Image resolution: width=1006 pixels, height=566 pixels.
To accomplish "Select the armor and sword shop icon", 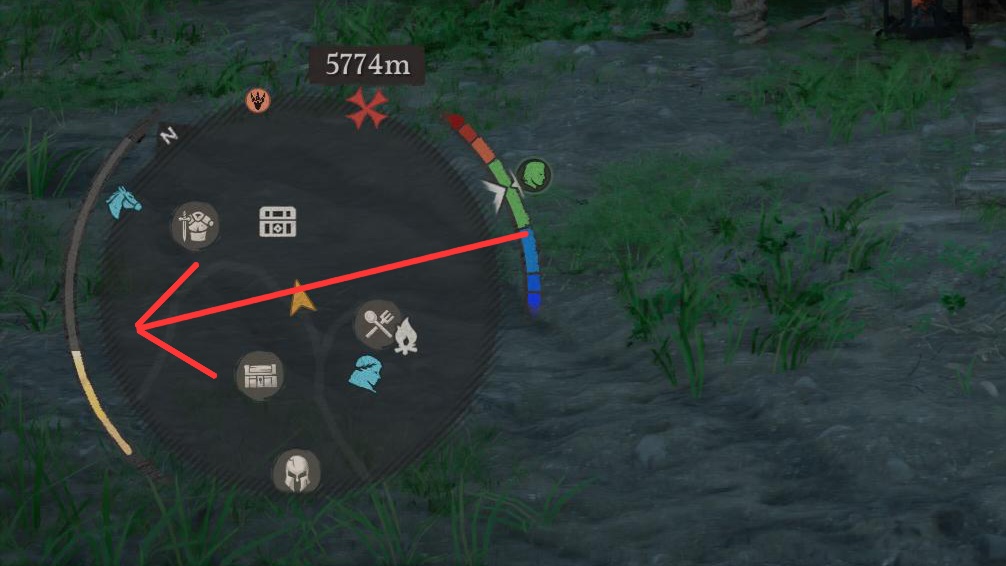I will pyautogui.click(x=195, y=223).
